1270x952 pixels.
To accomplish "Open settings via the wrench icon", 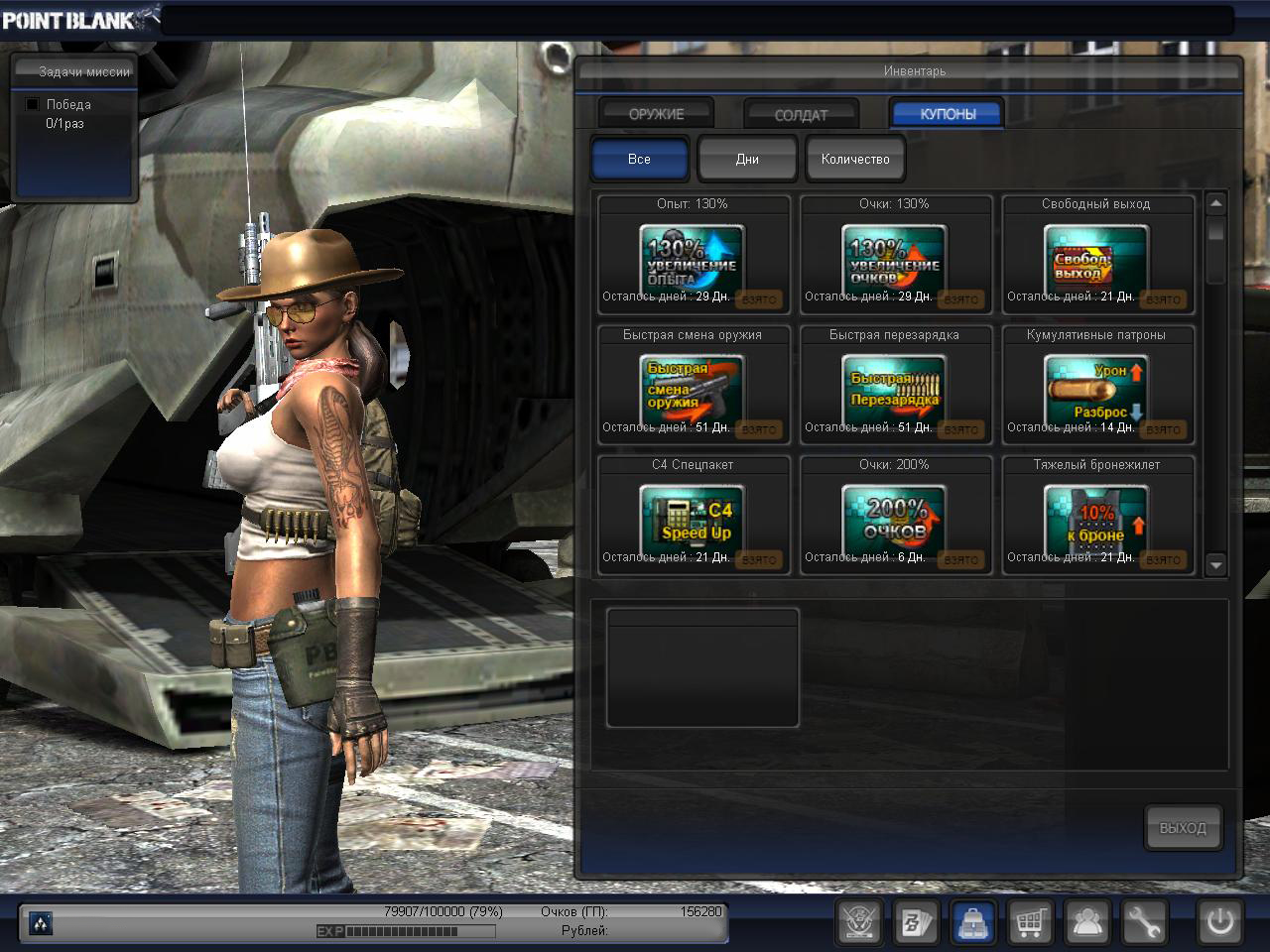I will pos(1143,923).
